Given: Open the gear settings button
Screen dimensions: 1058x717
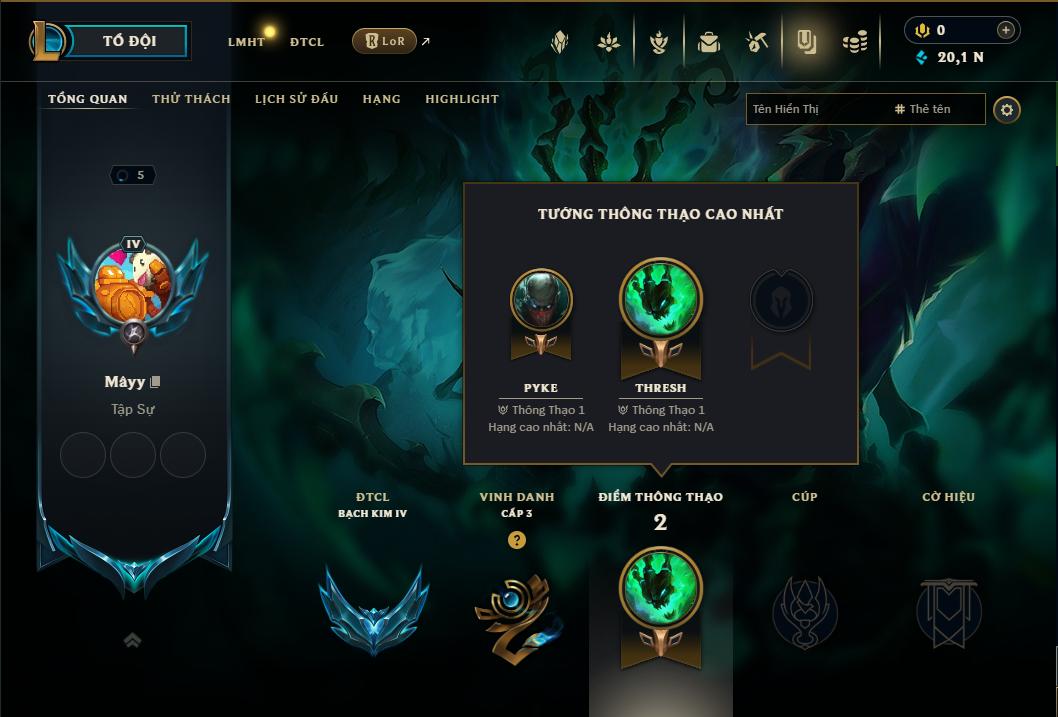Looking at the screenshot, I should pos(1007,109).
